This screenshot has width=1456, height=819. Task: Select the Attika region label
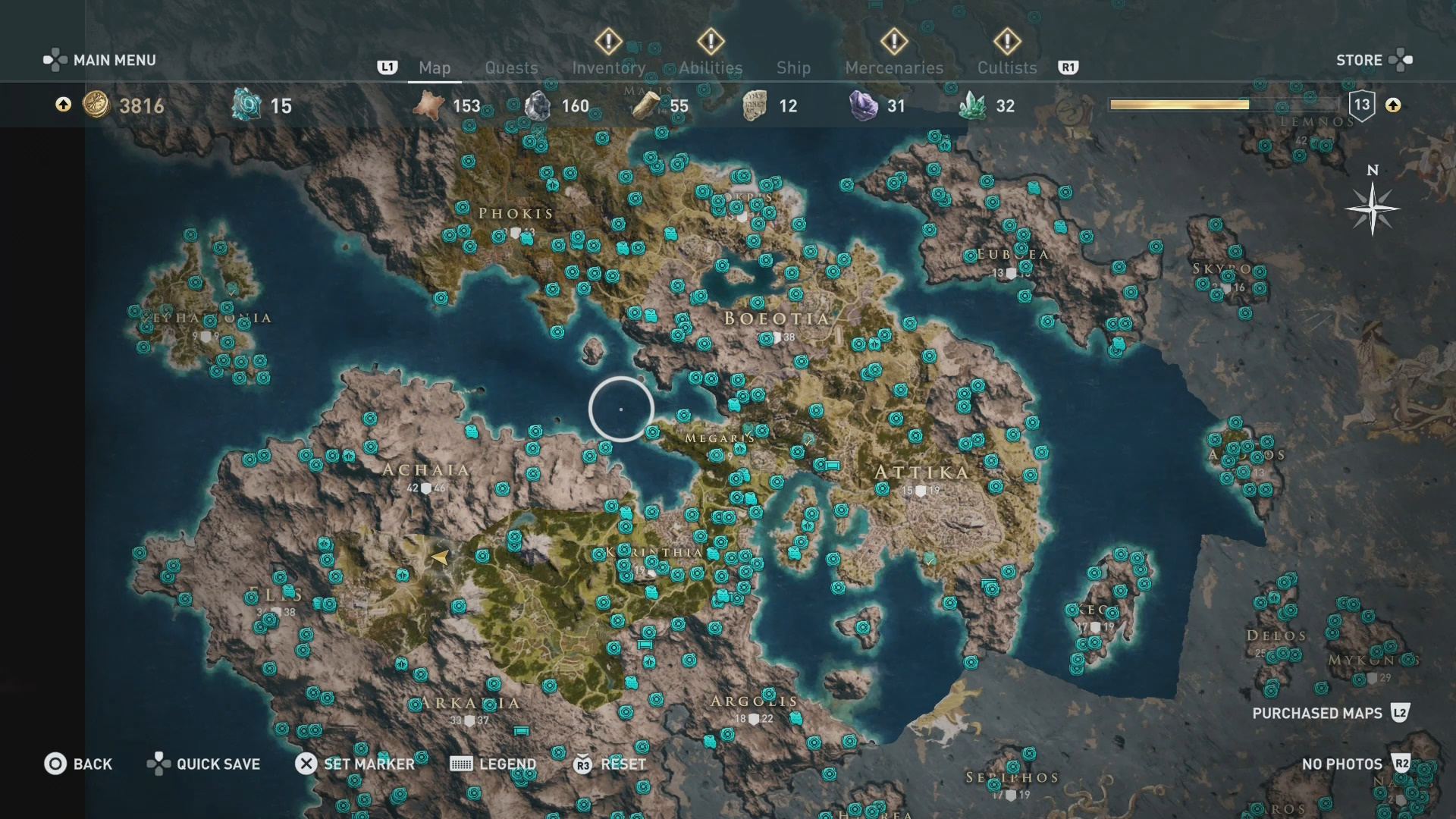[921, 472]
